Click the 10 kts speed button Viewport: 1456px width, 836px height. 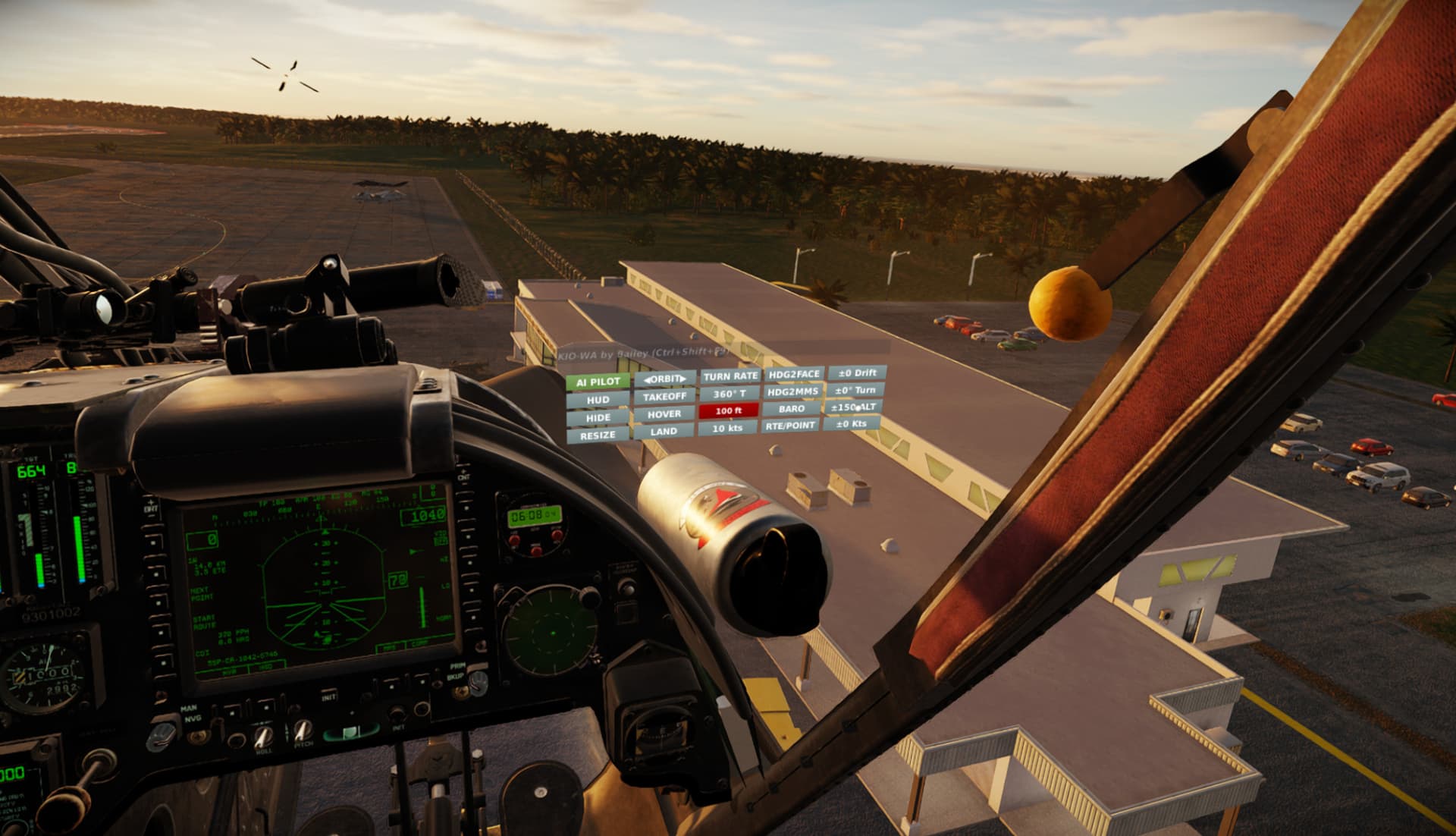point(727,428)
